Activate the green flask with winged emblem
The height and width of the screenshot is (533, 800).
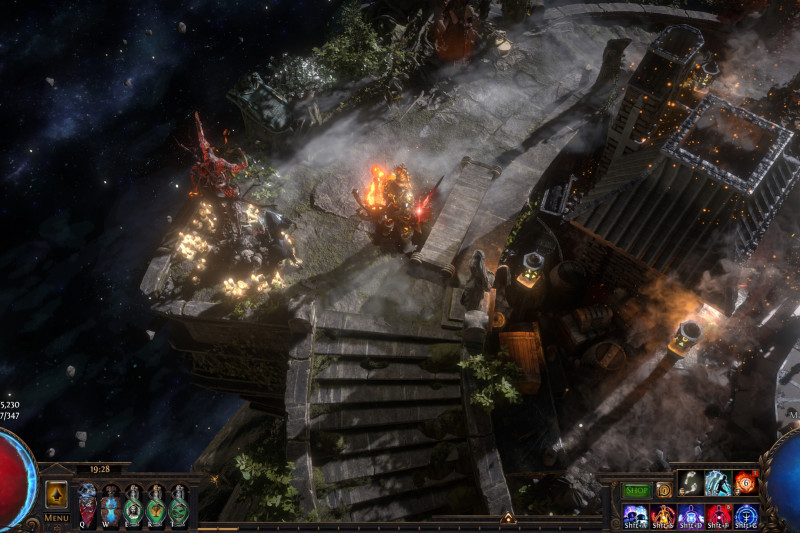point(156,504)
